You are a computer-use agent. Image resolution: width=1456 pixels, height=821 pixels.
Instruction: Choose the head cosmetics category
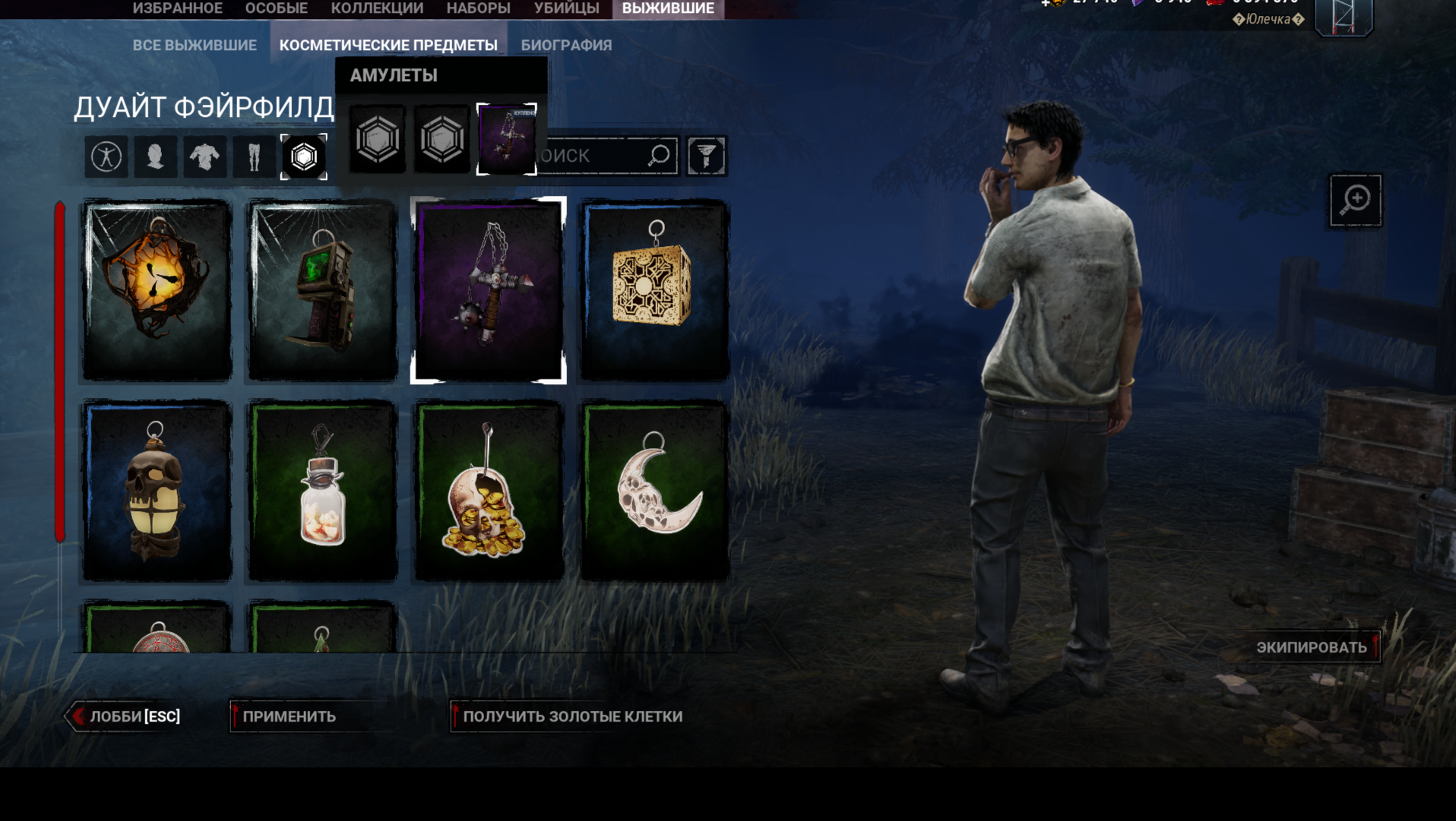click(156, 156)
